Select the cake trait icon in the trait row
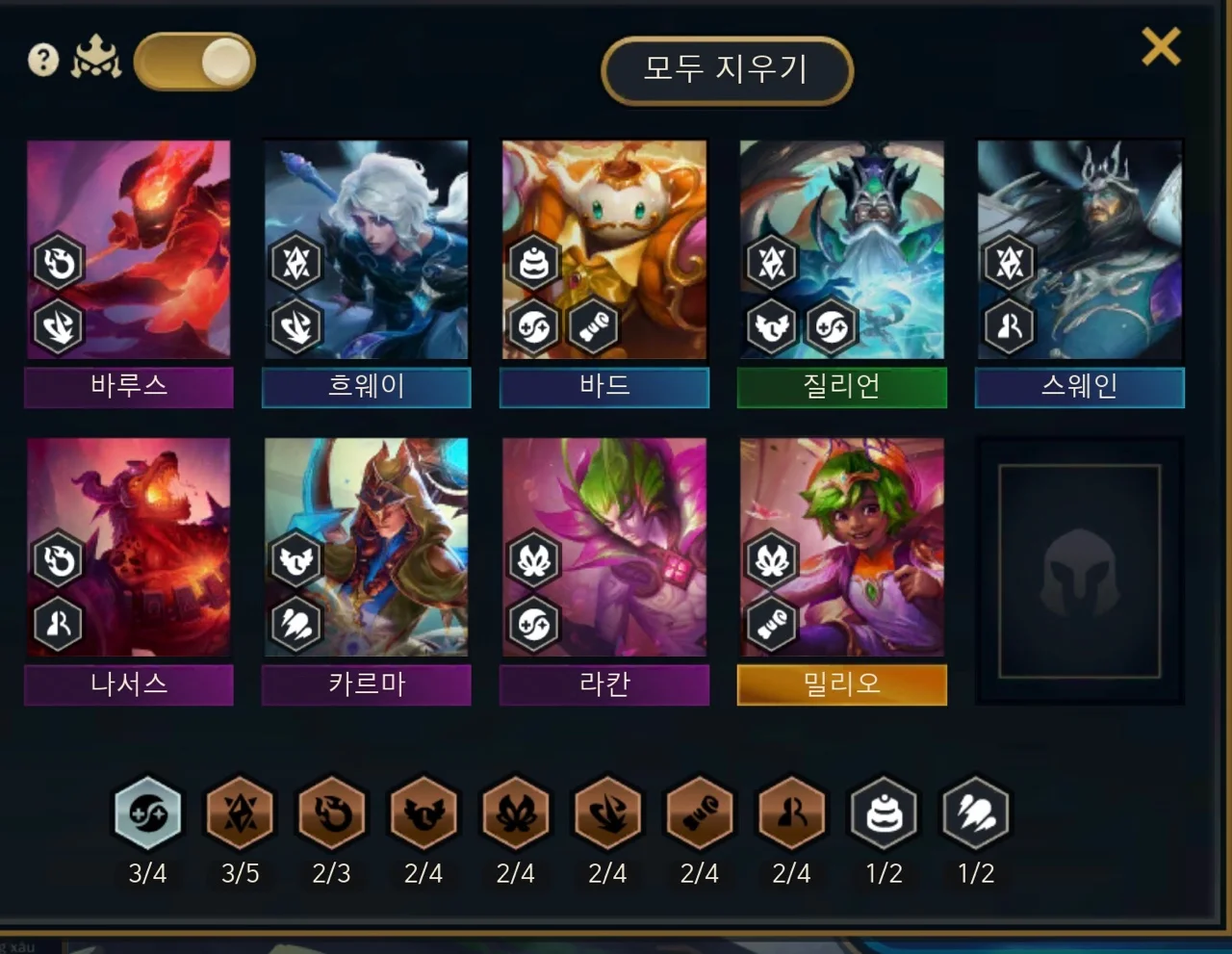The width and height of the screenshot is (1232, 954). (x=884, y=814)
